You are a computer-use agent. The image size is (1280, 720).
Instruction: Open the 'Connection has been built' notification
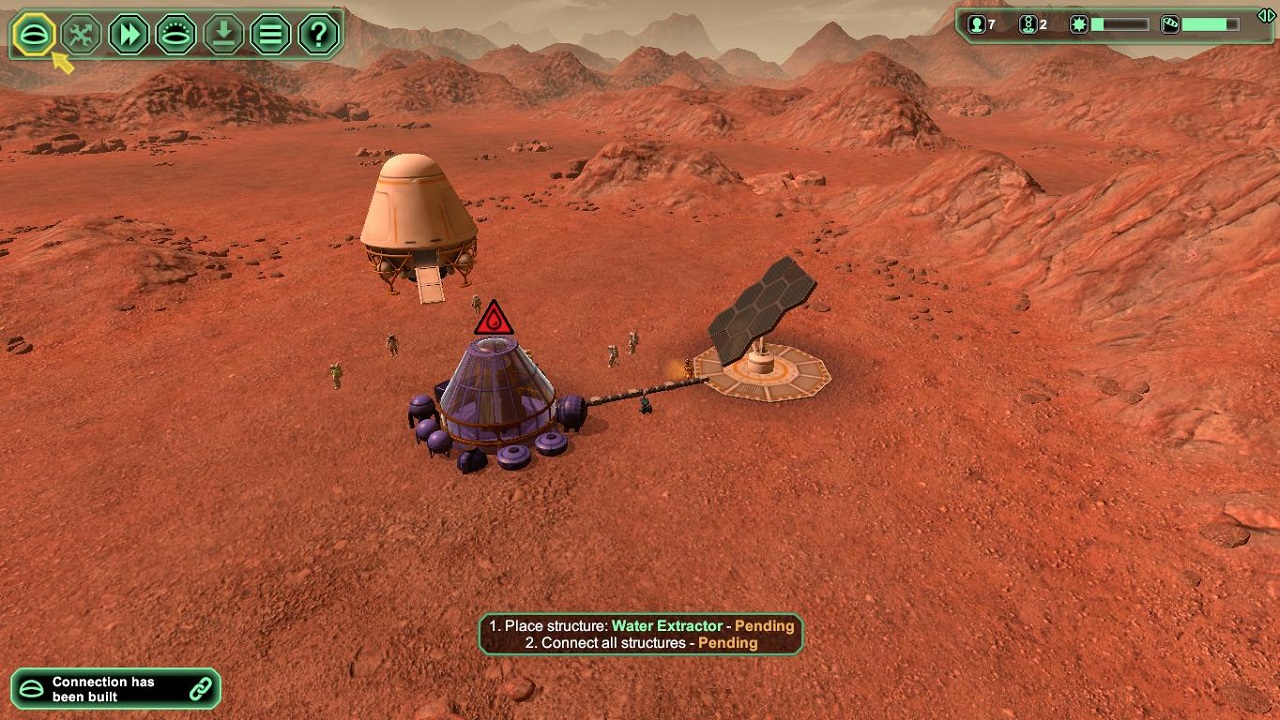pos(116,689)
